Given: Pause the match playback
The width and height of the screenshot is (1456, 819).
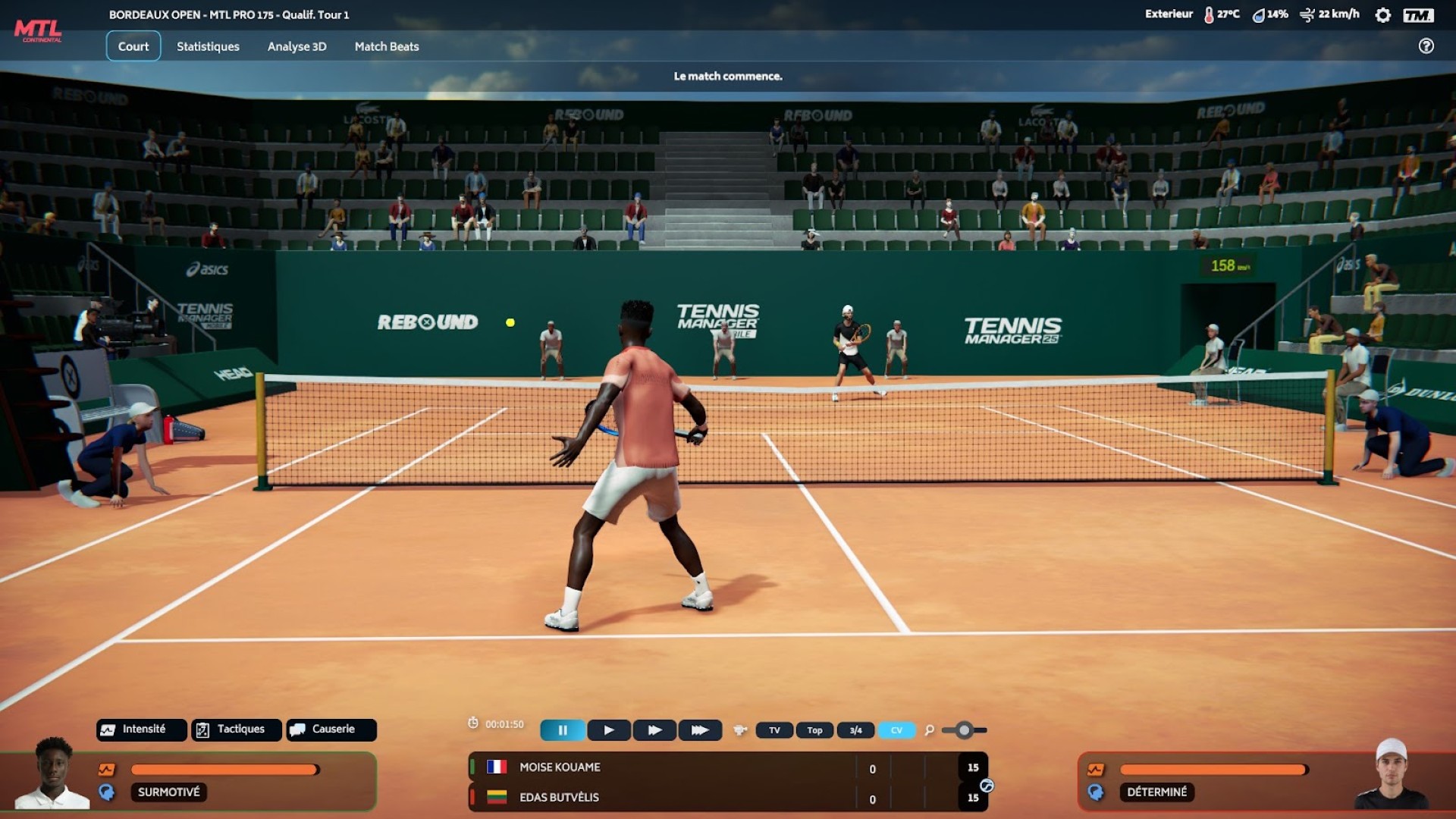Looking at the screenshot, I should 563,730.
